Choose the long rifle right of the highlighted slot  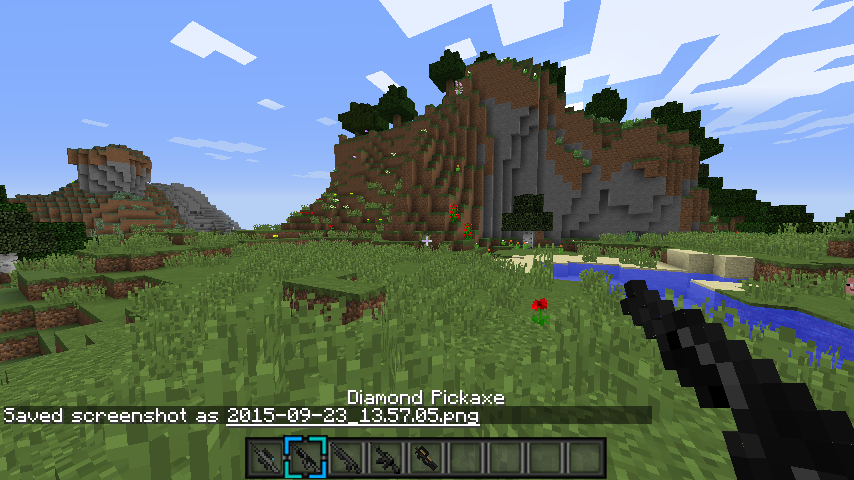click(x=345, y=458)
